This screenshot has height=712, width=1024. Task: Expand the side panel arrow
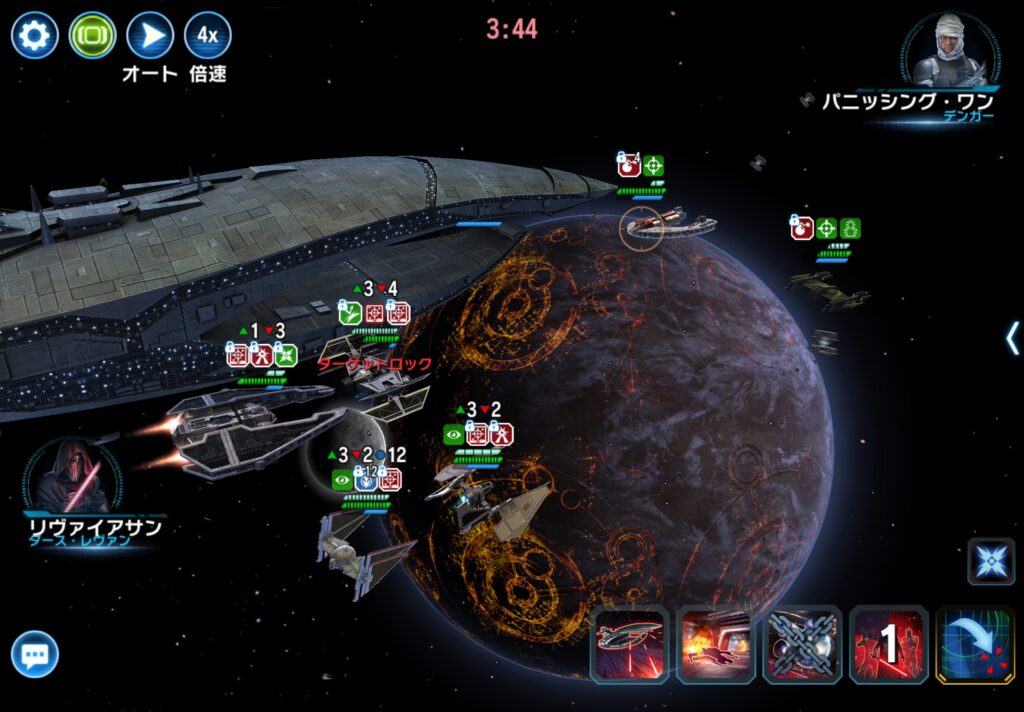(x=1012, y=338)
